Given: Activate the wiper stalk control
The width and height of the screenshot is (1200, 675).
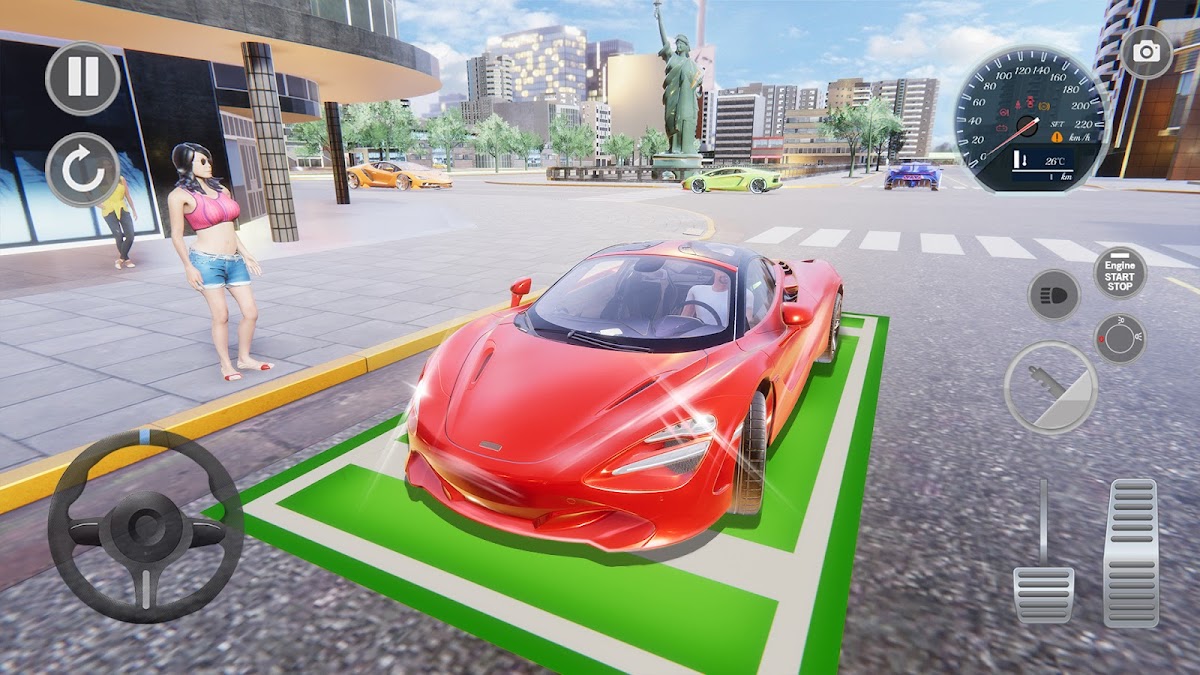Looking at the screenshot, I should pyautogui.click(x=1050, y=387).
